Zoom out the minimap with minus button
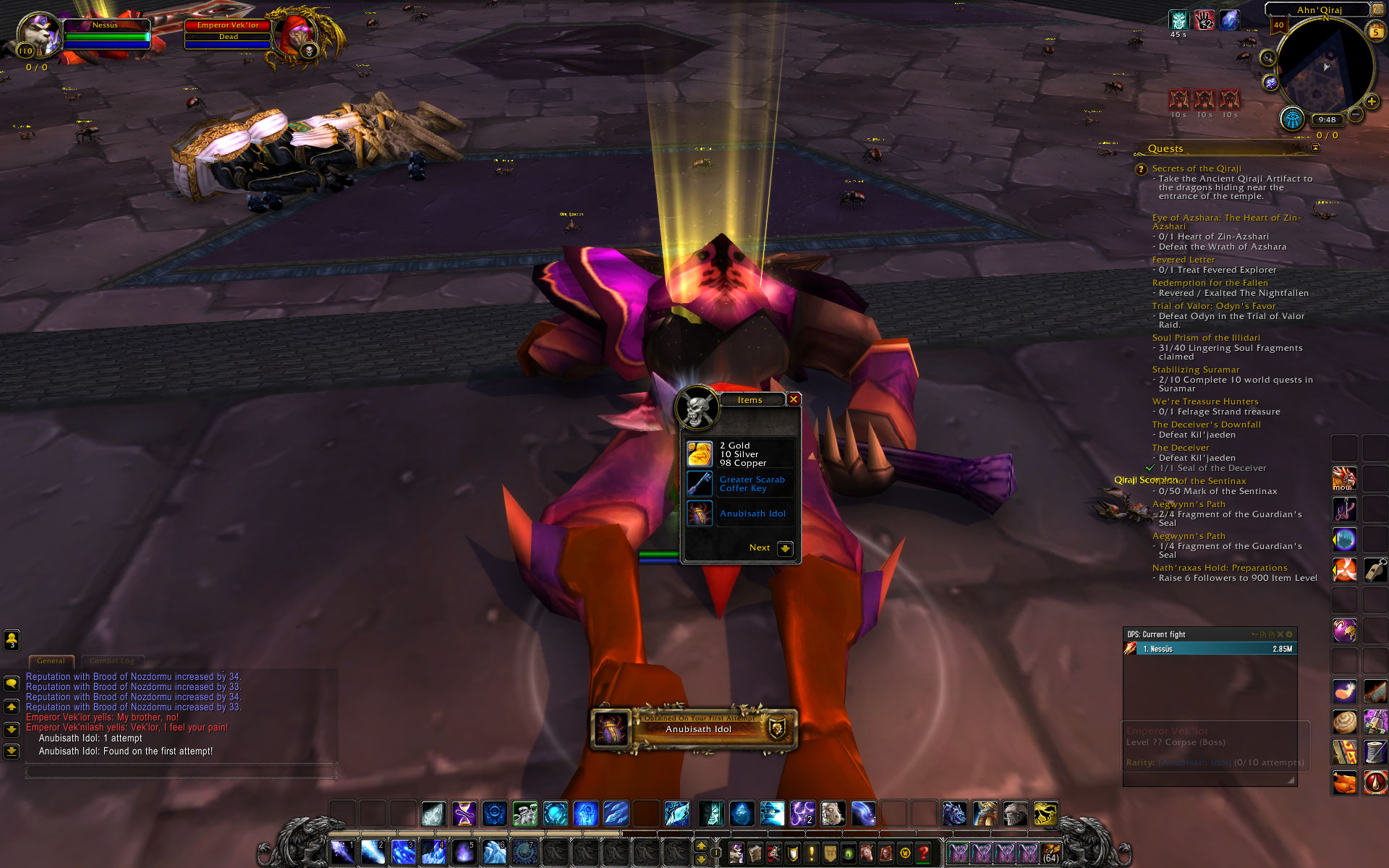This screenshot has height=868, width=1389. point(1356,114)
